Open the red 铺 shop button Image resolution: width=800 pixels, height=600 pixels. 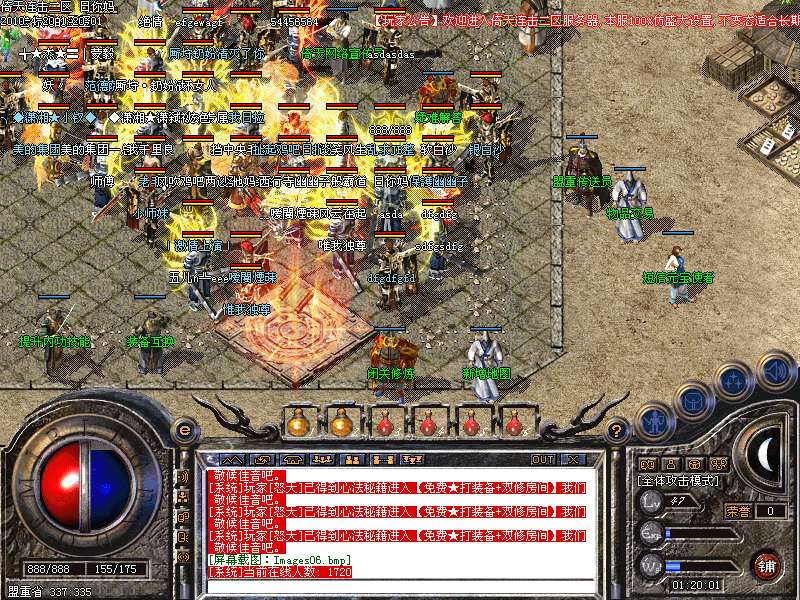click(x=767, y=565)
